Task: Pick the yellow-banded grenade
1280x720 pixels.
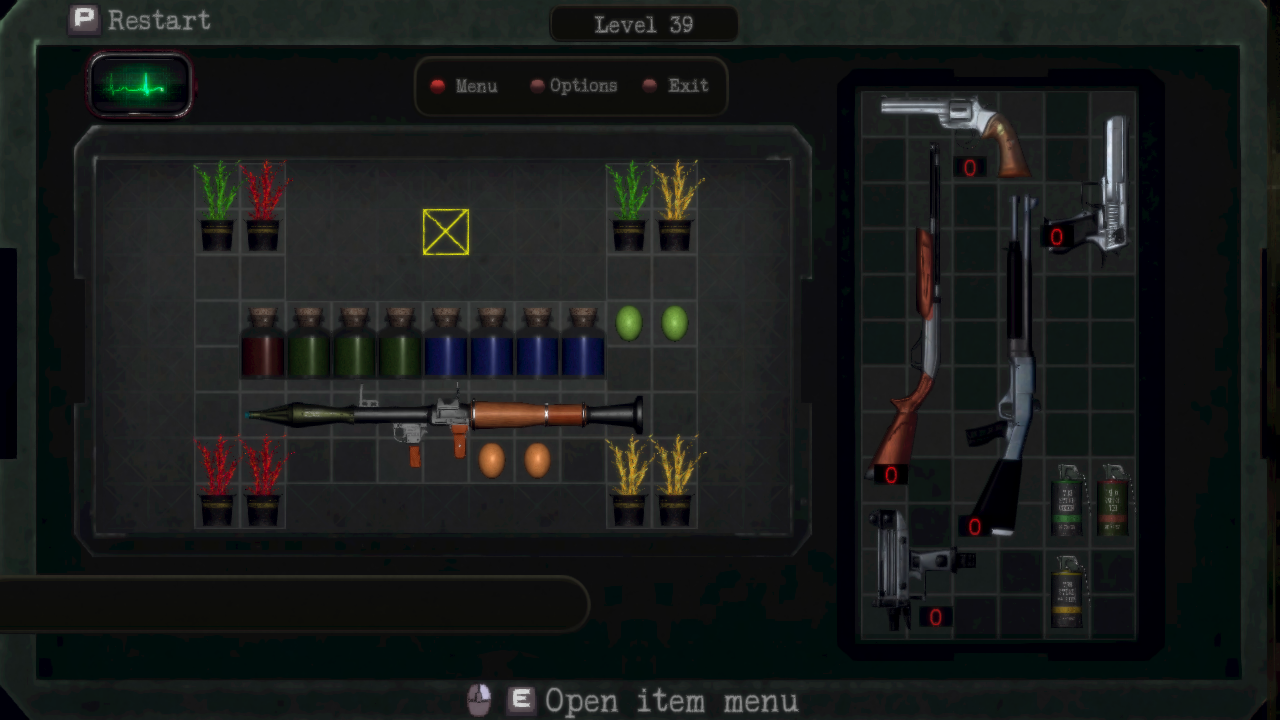Action: 1068,592
